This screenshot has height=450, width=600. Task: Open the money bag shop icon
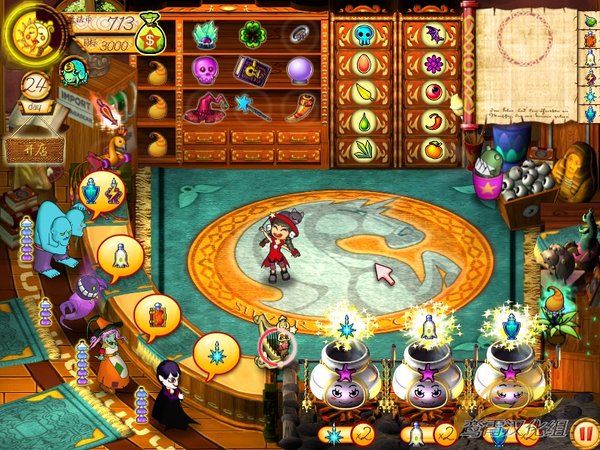click(x=151, y=36)
